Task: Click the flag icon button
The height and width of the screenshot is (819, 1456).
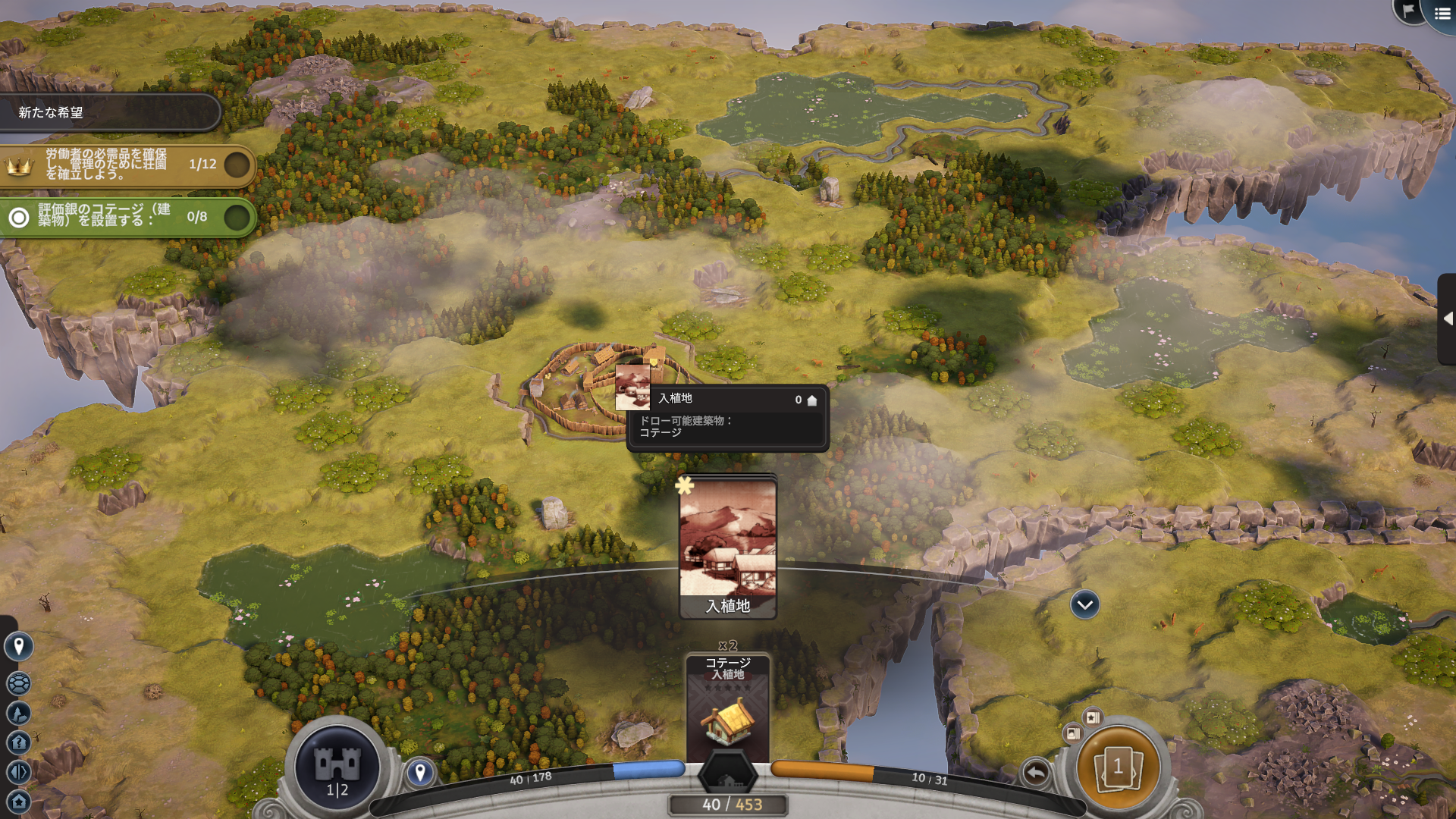Action: pos(1409,11)
